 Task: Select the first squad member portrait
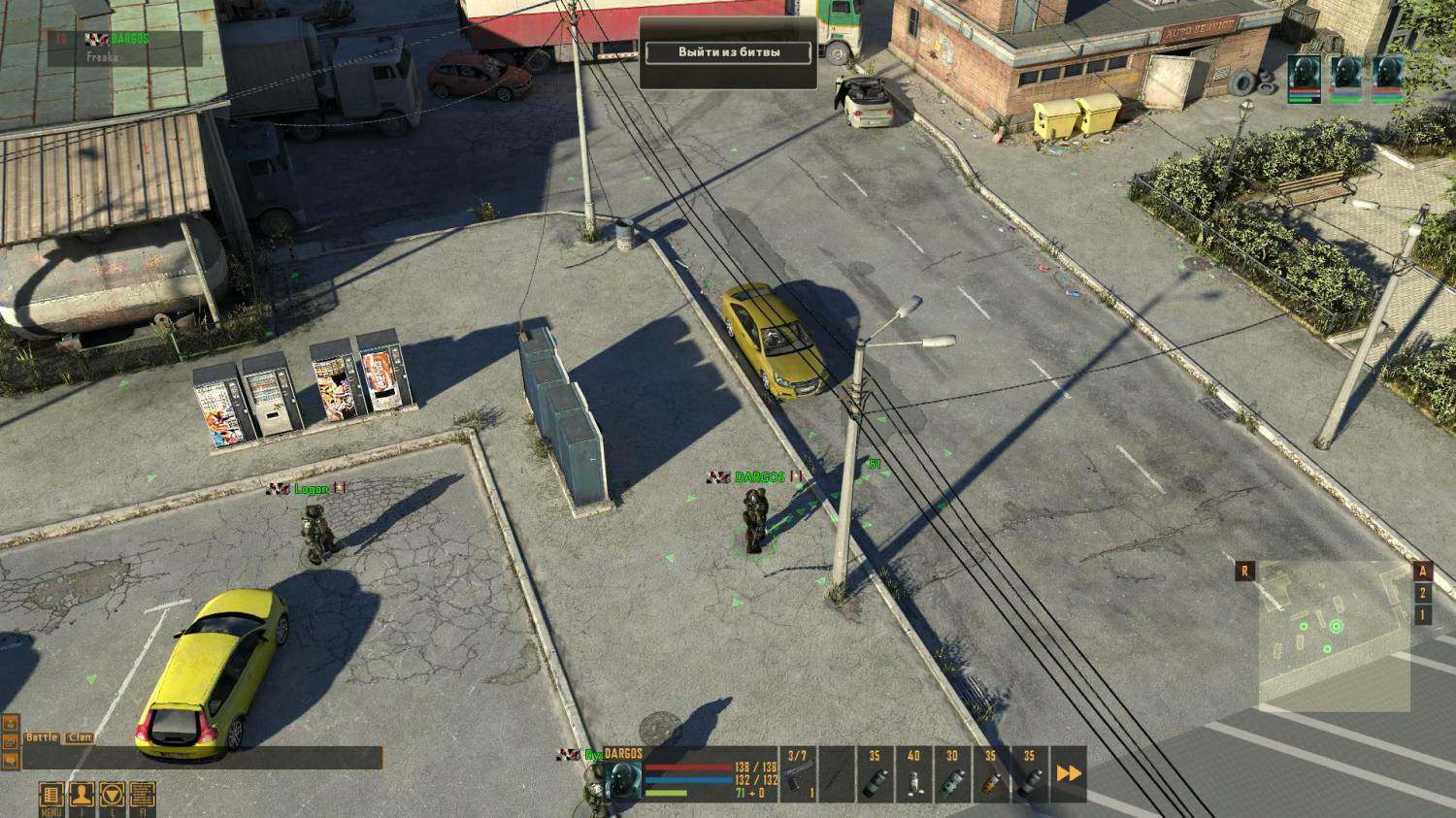click(1305, 77)
